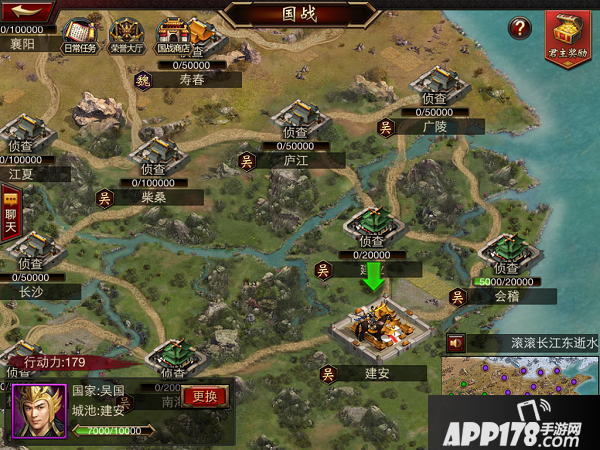
Task: Toggle the speaker sound icon
Action: pos(457,342)
